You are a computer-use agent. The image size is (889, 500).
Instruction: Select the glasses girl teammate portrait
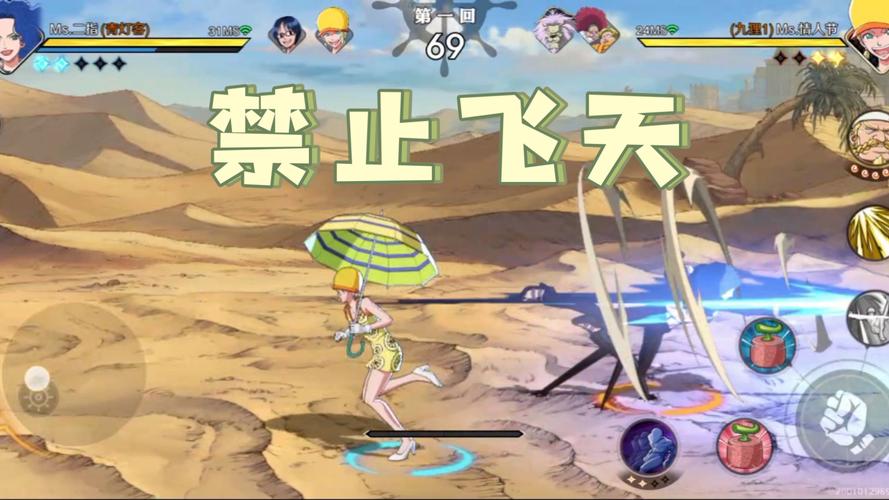point(285,34)
